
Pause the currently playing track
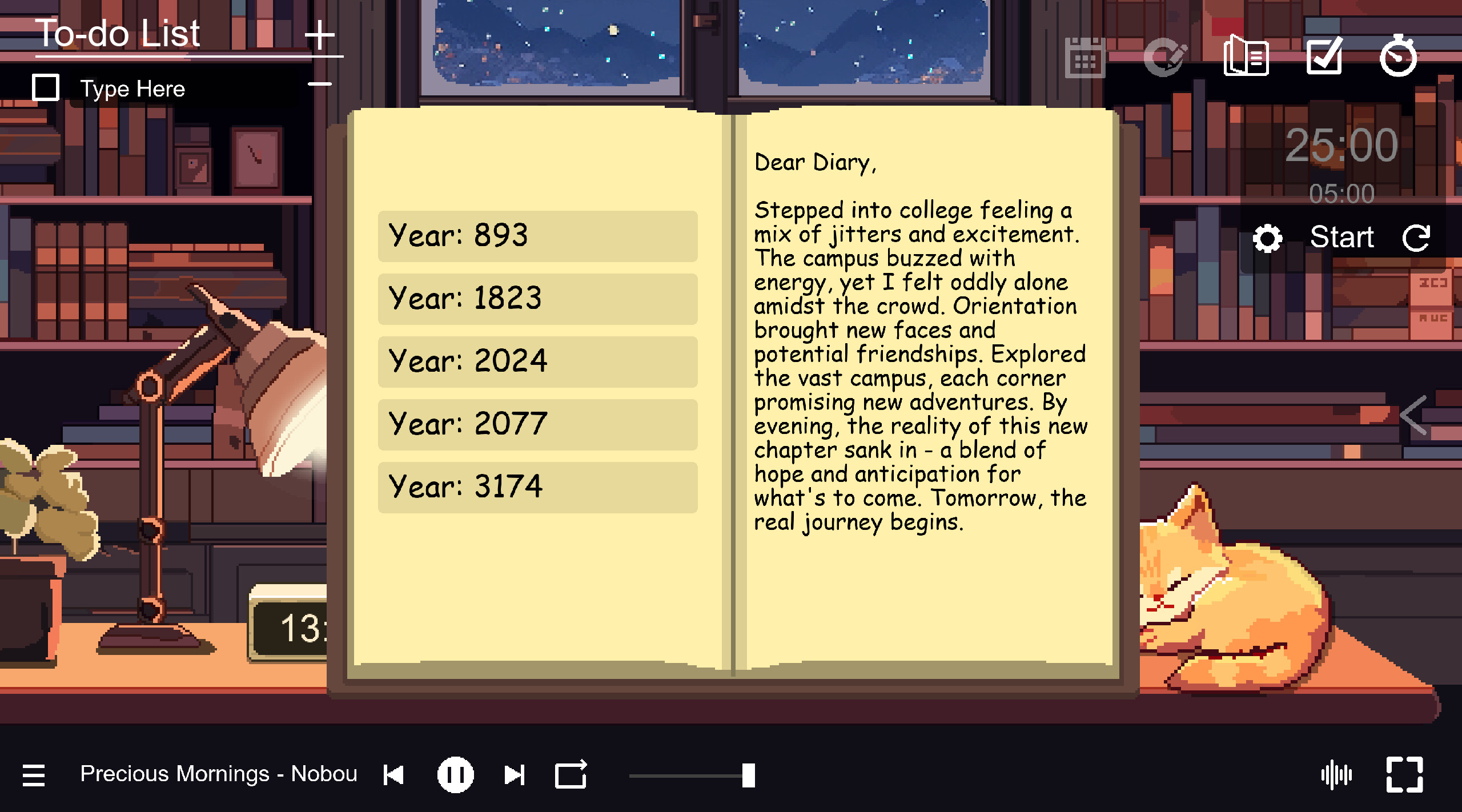[455, 774]
